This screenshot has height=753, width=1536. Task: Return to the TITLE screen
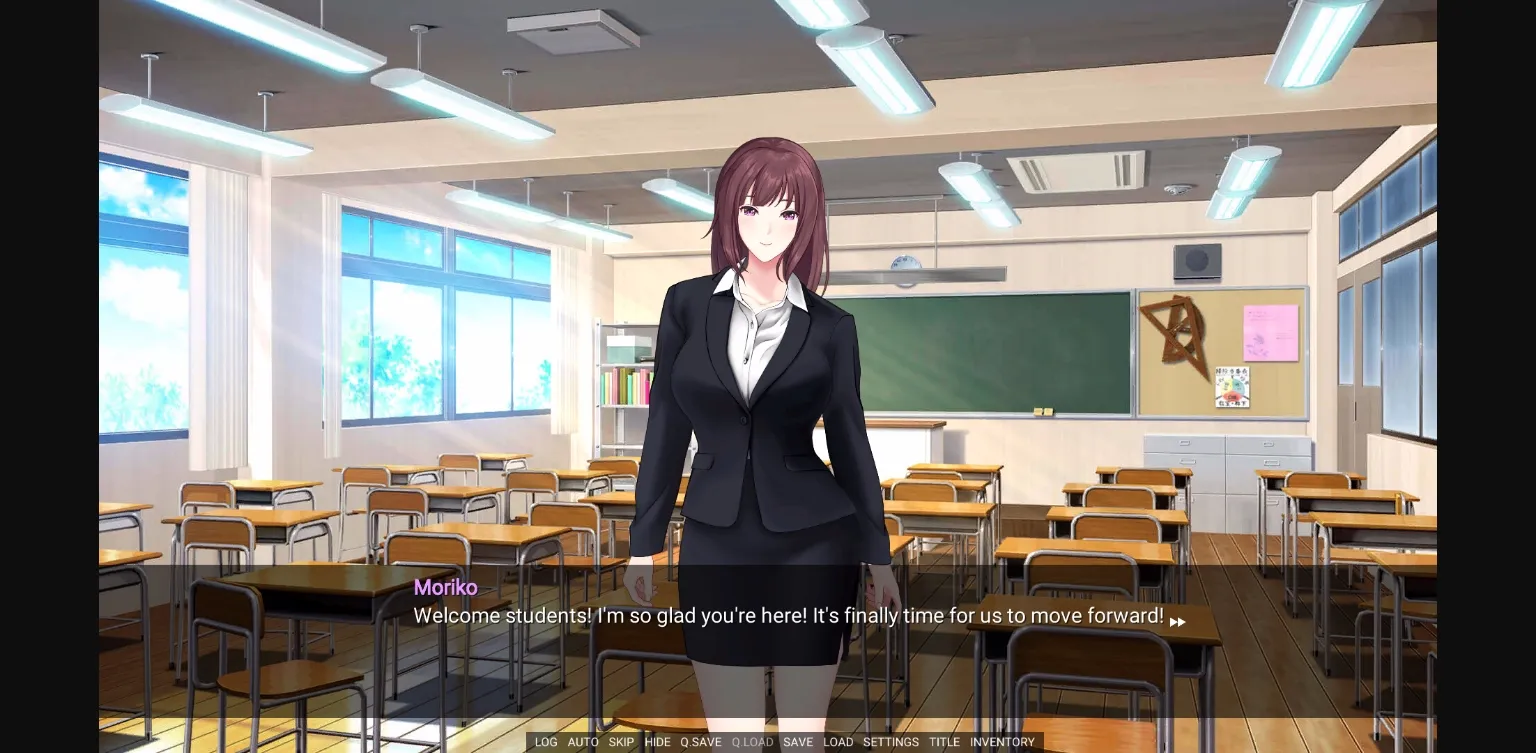pos(944,742)
